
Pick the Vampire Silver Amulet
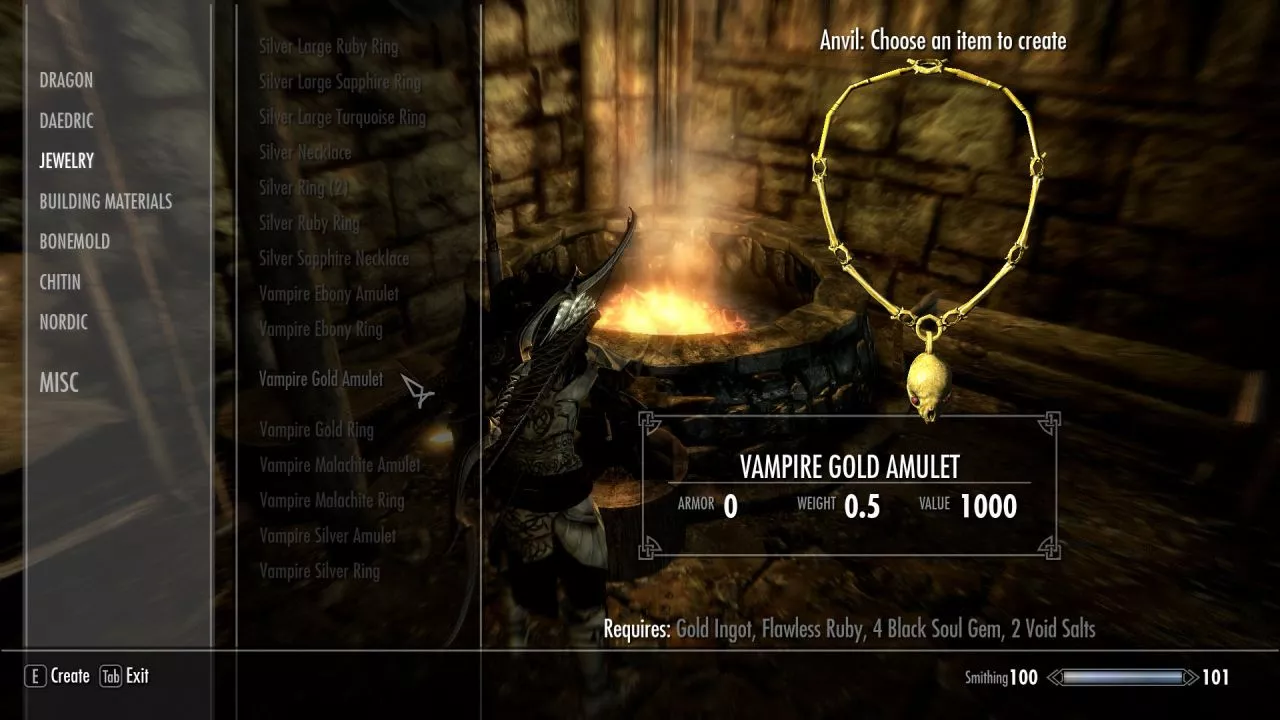(328, 536)
